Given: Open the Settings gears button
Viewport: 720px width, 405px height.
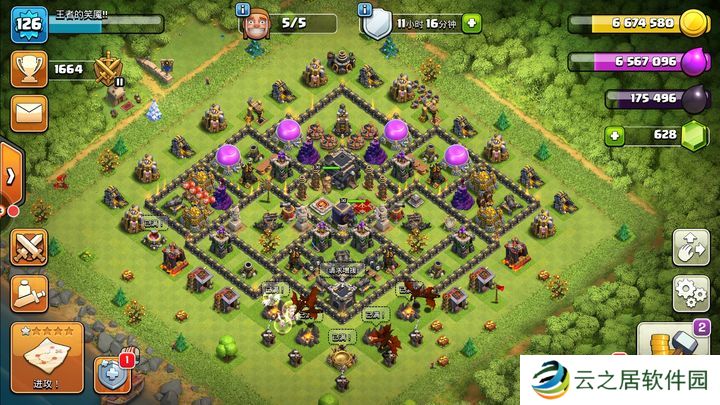Looking at the screenshot, I should (x=691, y=292).
